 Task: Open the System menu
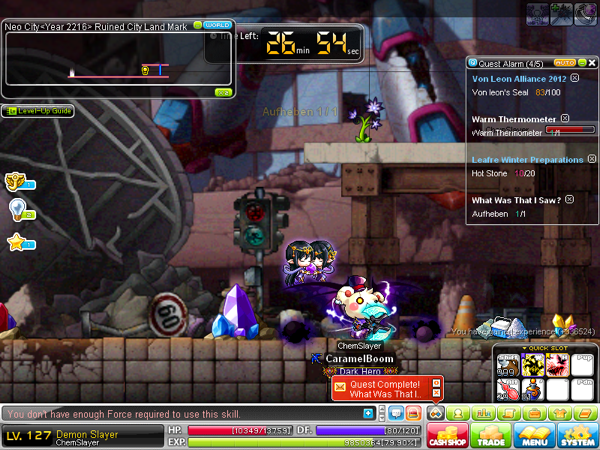(x=578, y=434)
